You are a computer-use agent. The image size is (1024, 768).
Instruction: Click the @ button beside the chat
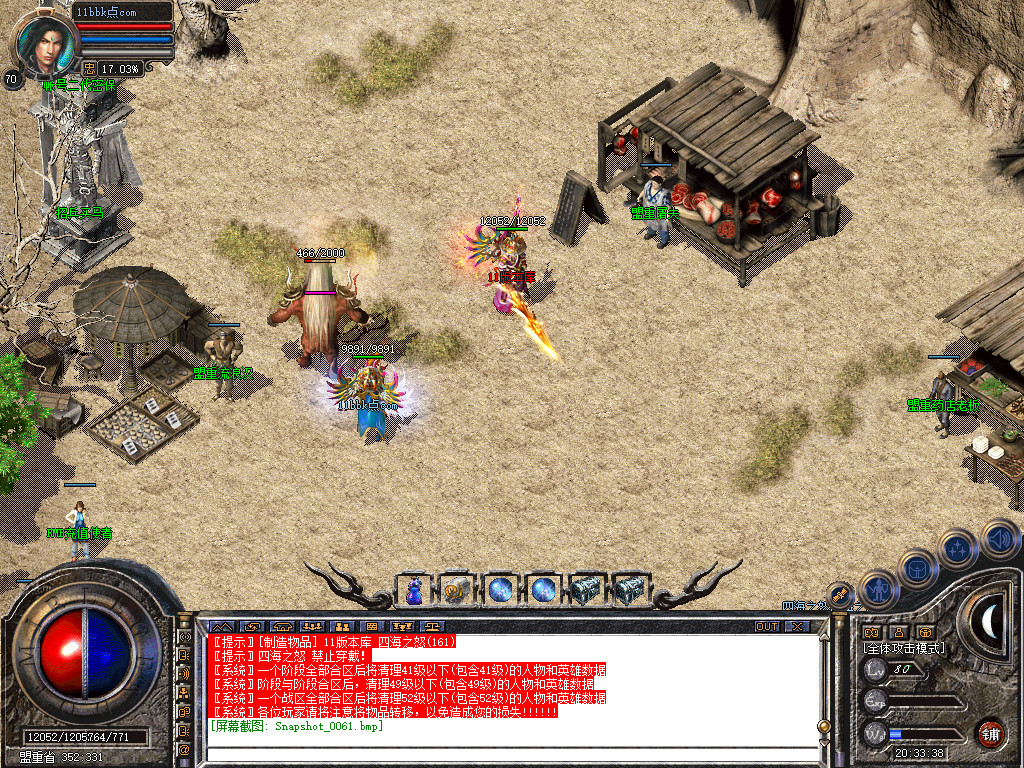point(185,748)
